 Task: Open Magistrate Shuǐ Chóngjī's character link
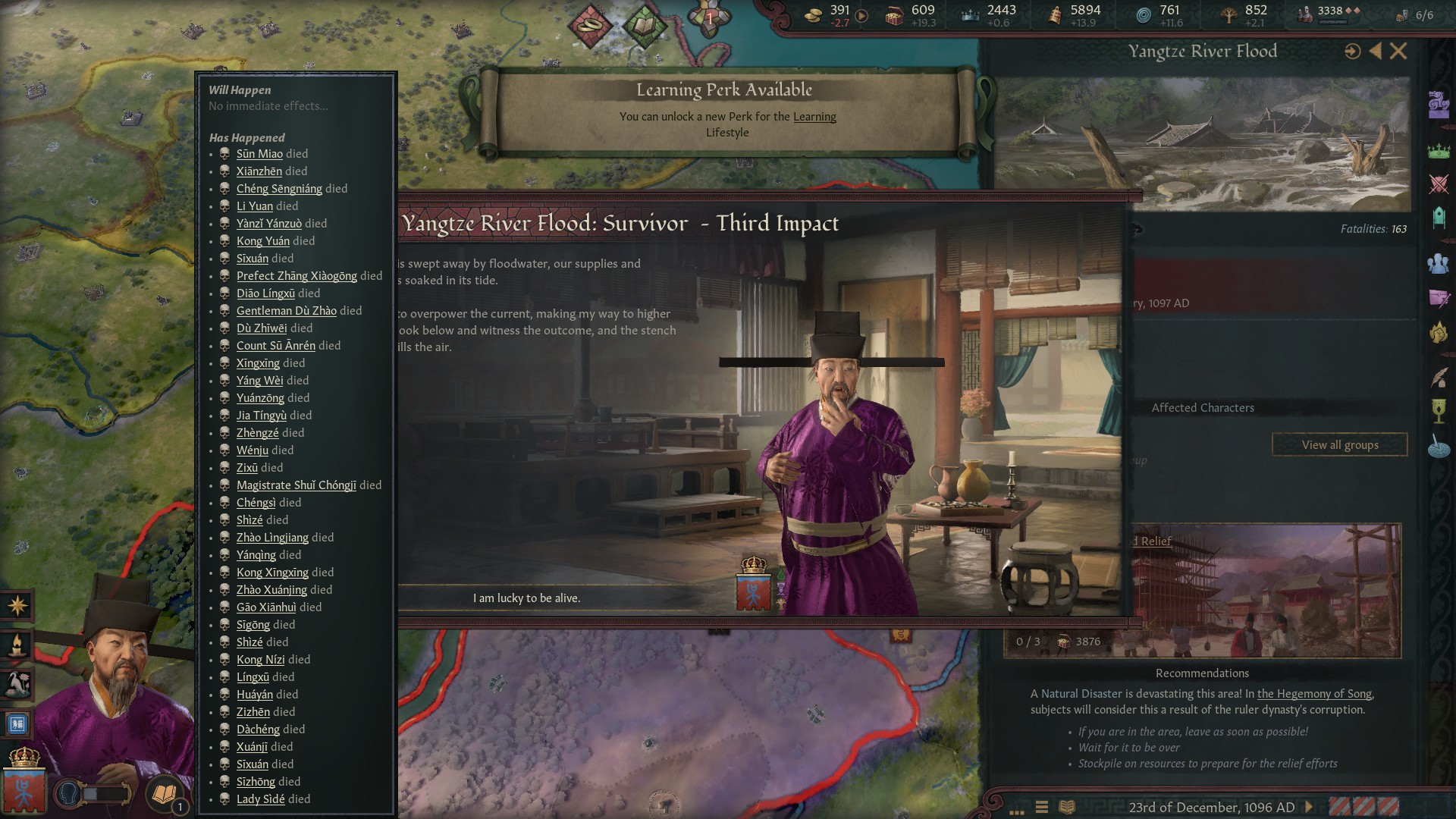[x=296, y=485]
